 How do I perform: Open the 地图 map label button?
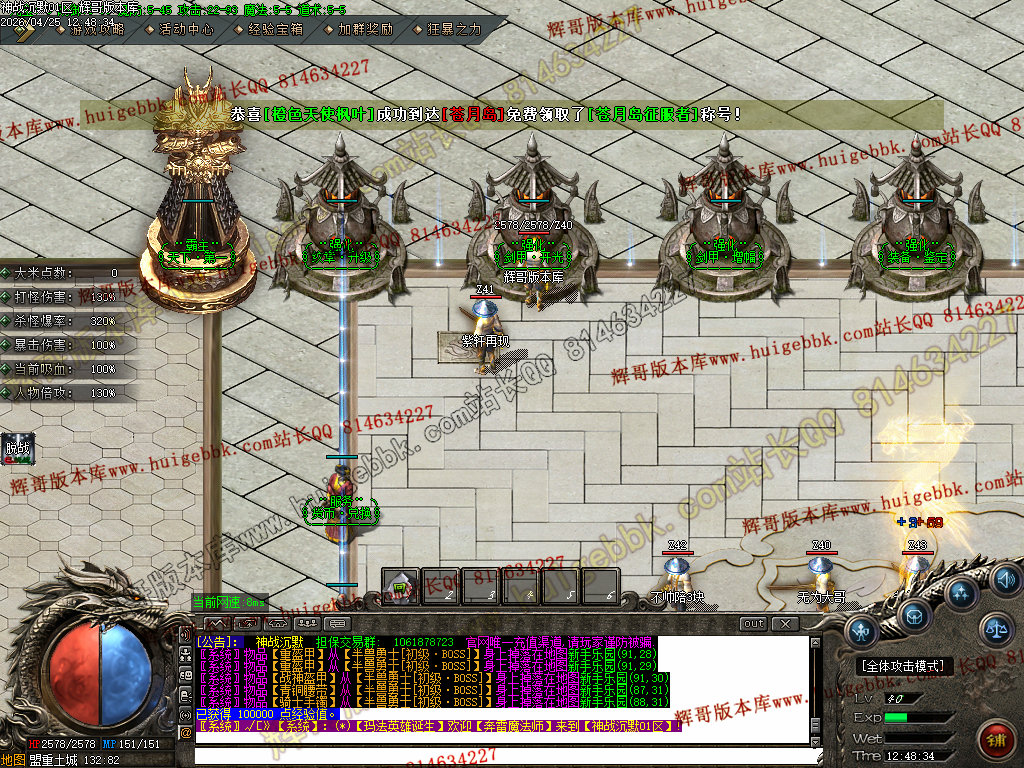tap(13, 760)
